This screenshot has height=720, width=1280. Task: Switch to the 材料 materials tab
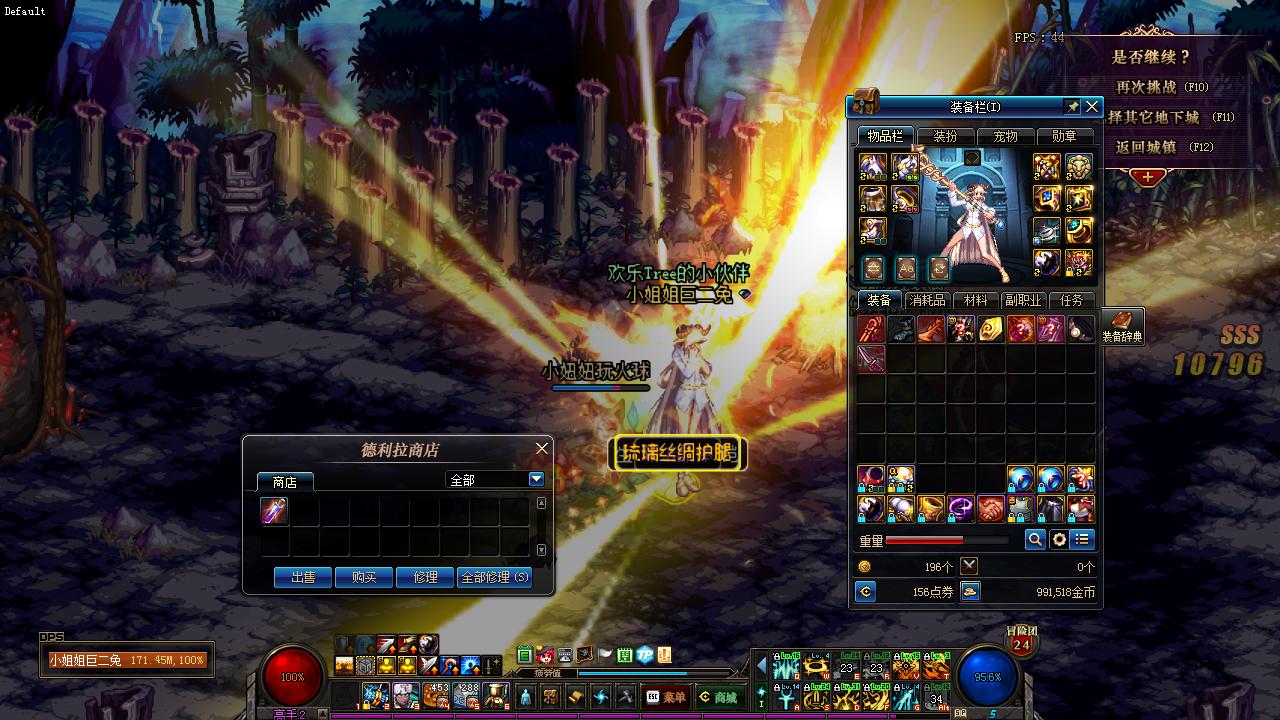coord(975,300)
